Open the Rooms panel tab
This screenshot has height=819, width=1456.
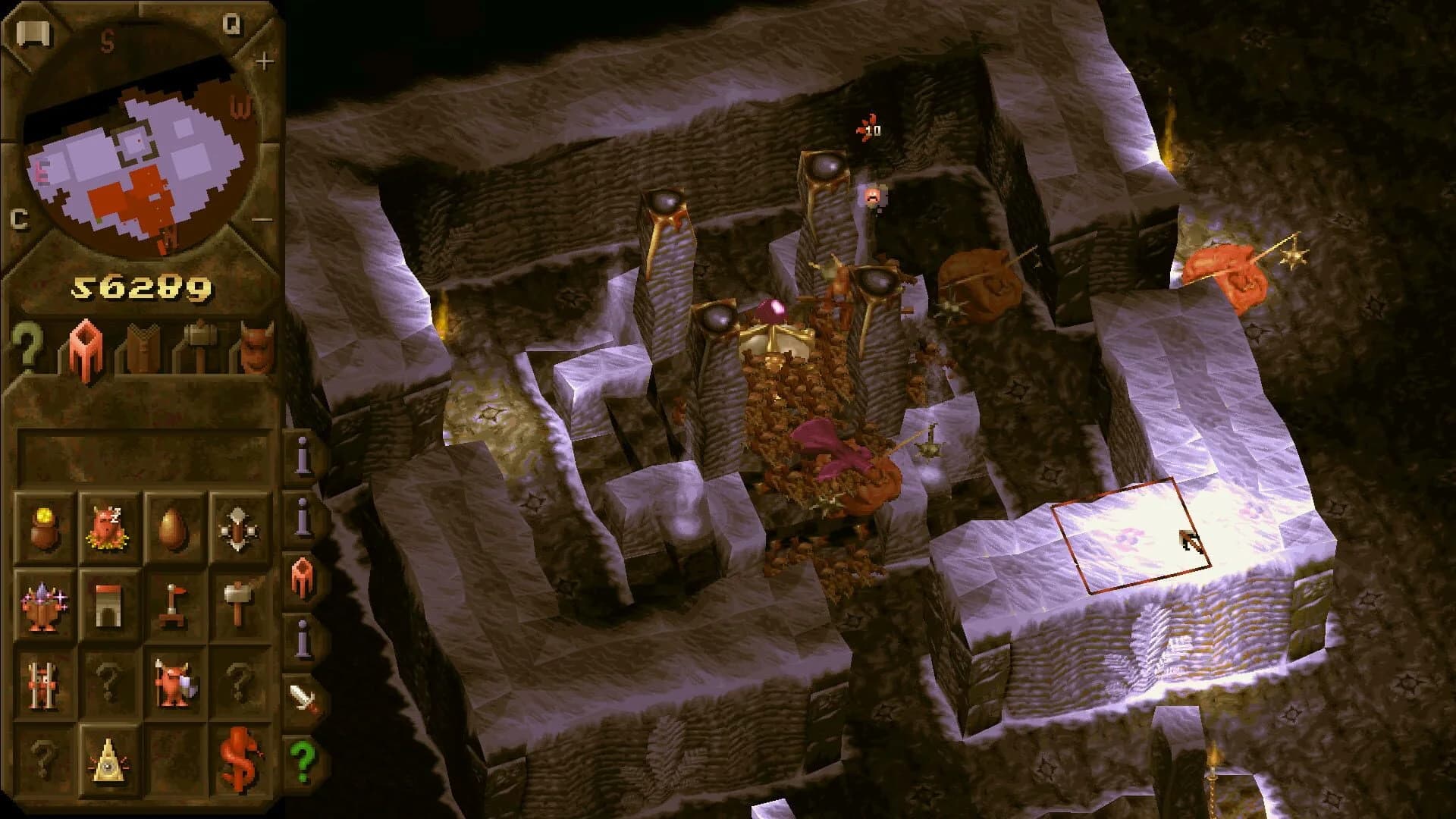(x=83, y=345)
